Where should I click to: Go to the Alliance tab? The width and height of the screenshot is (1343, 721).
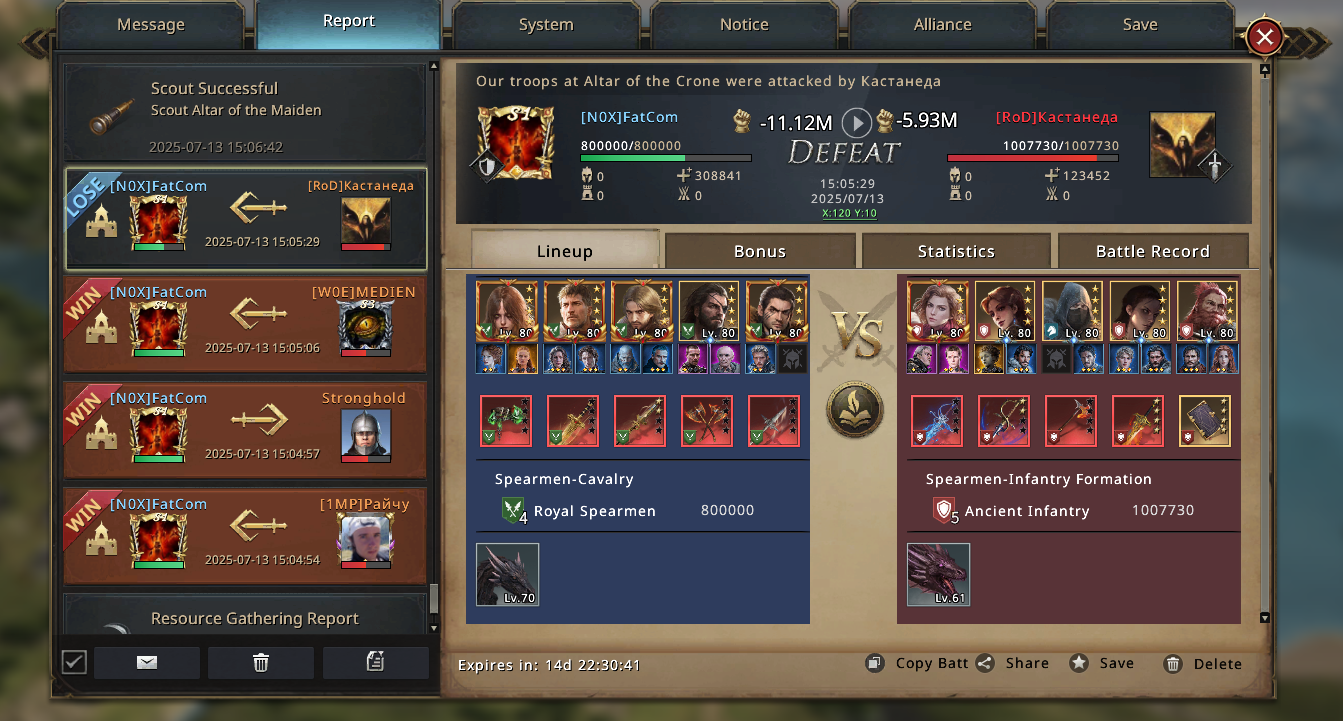click(x=942, y=25)
